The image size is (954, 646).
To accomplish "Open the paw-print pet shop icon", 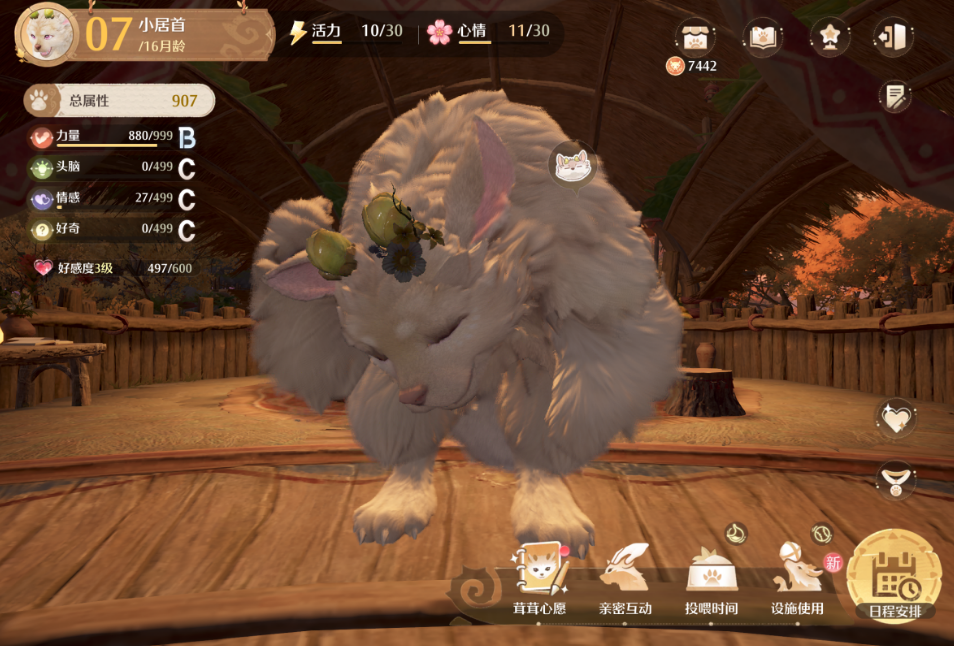I will point(695,37).
